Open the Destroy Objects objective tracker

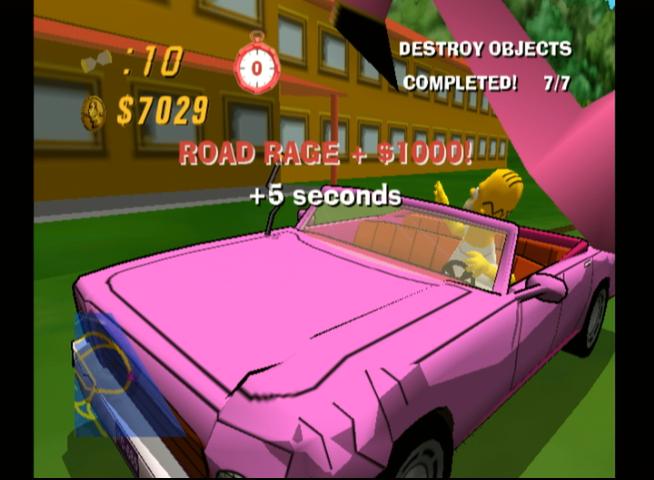tap(485, 66)
